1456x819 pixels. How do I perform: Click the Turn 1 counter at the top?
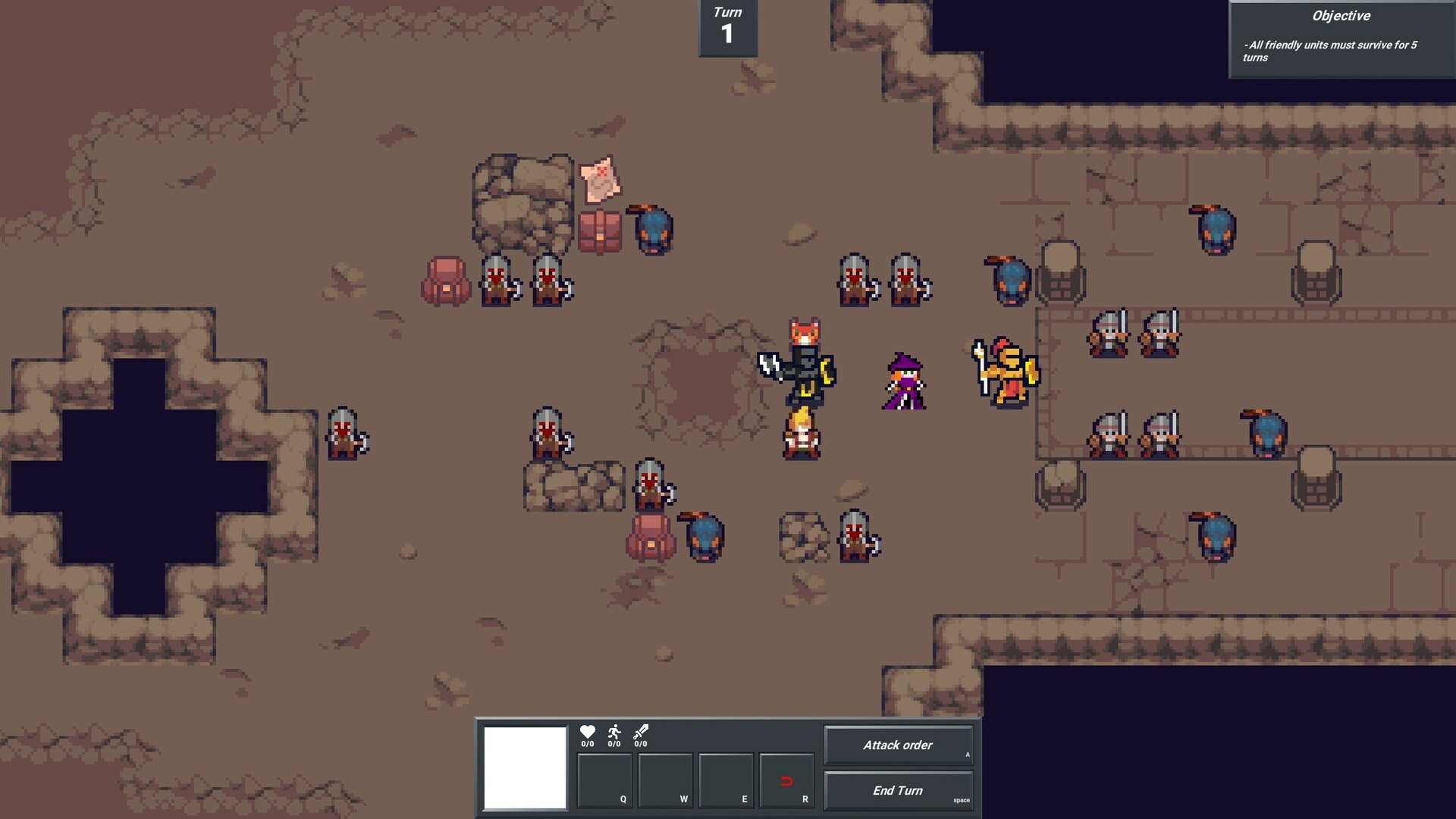726,25
